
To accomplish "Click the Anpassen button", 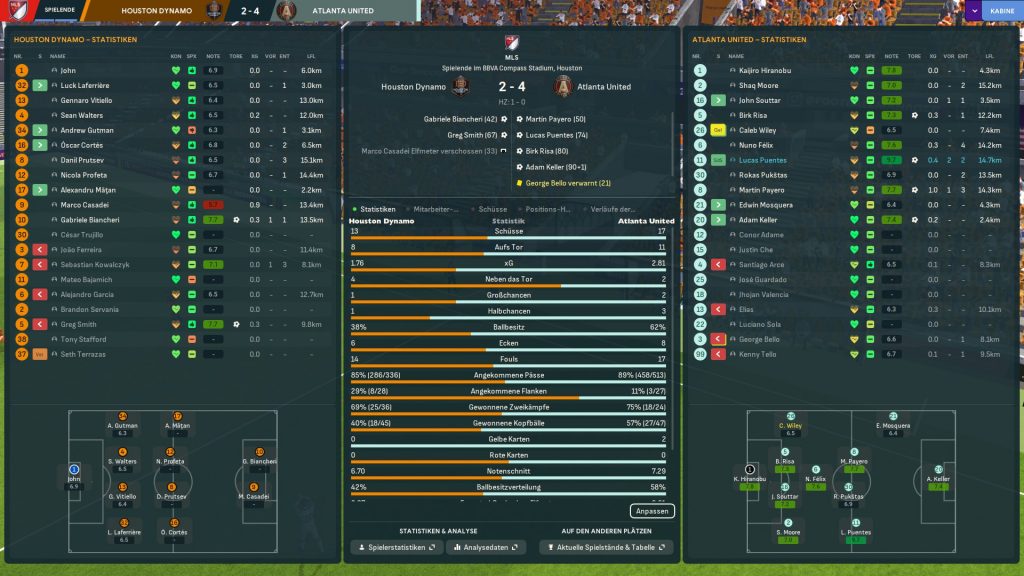I will pyautogui.click(x=653, y=511).
